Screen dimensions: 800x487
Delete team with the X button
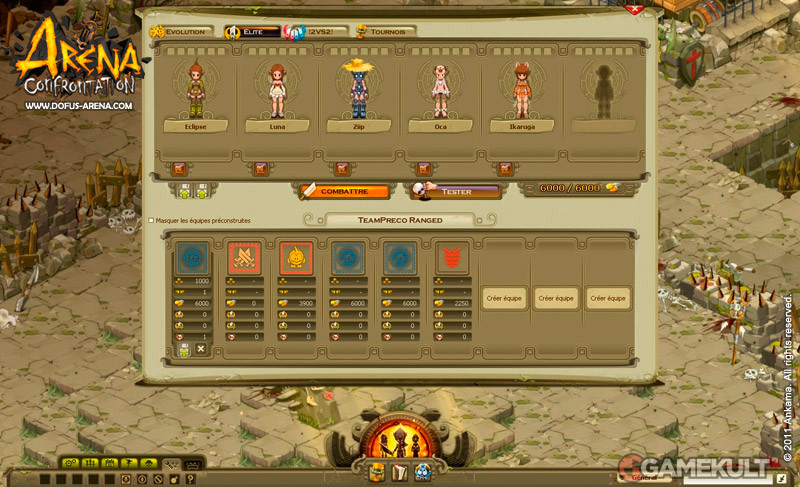coord(201,348)
